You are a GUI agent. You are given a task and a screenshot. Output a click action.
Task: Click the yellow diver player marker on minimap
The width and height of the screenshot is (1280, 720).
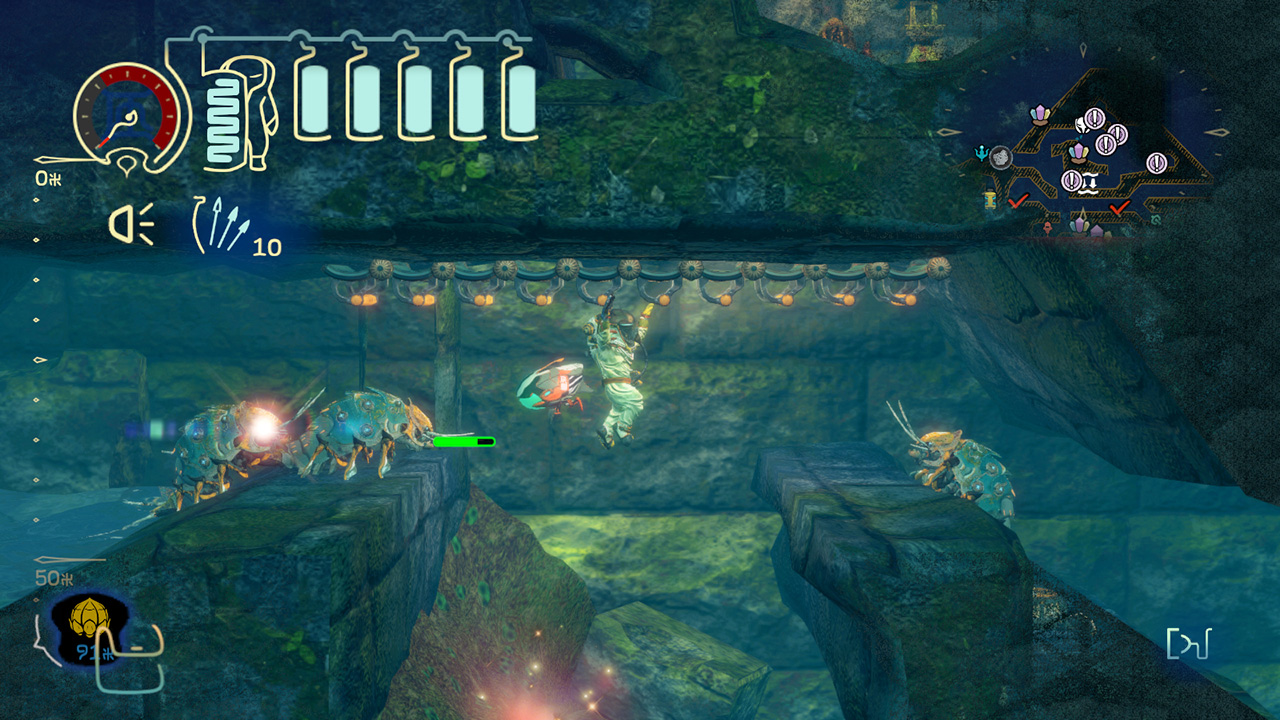click(x=990, y=198)
